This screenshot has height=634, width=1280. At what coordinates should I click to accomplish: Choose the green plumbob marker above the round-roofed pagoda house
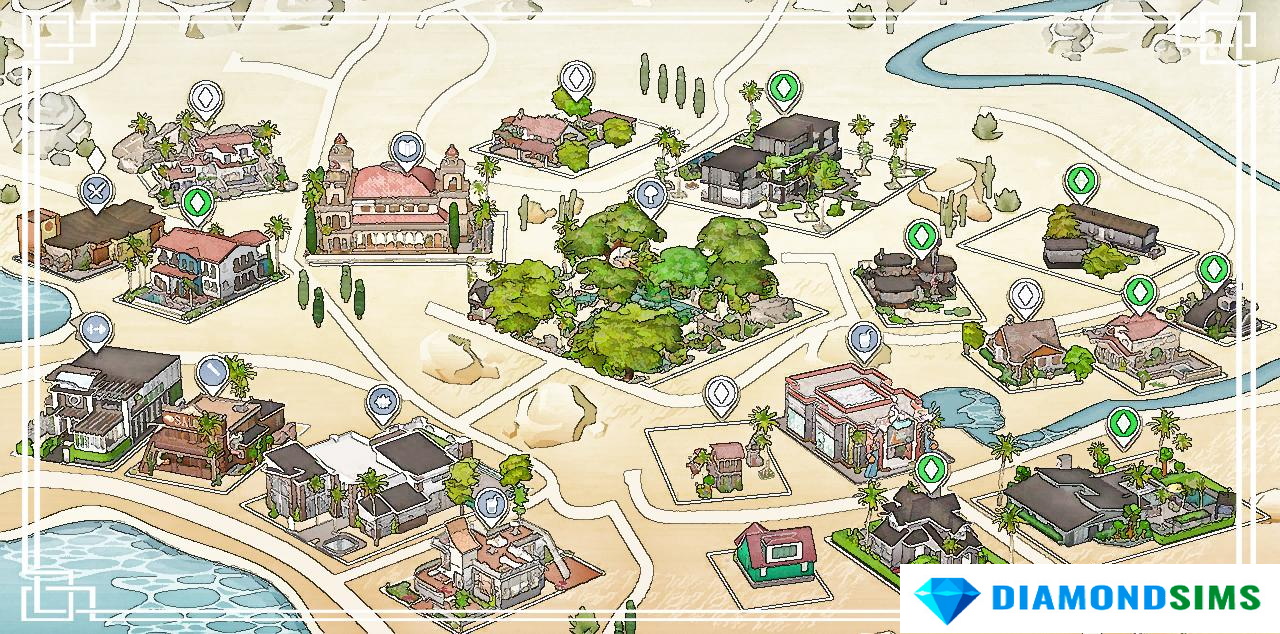point(921,237)
